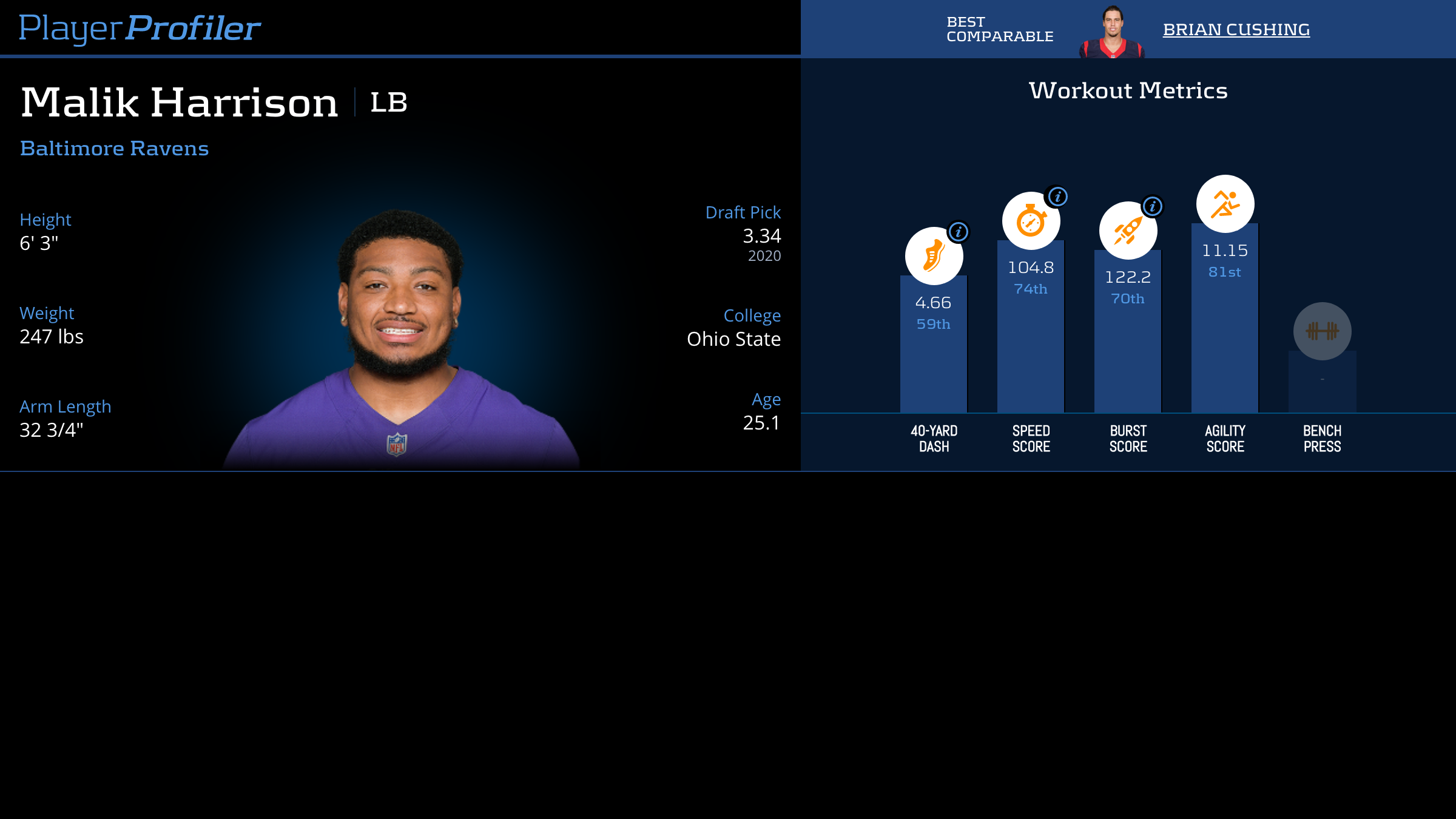Show info for the 40-yard dash metric
This screenshot has width=1456, height=819.
click(959, 232)
